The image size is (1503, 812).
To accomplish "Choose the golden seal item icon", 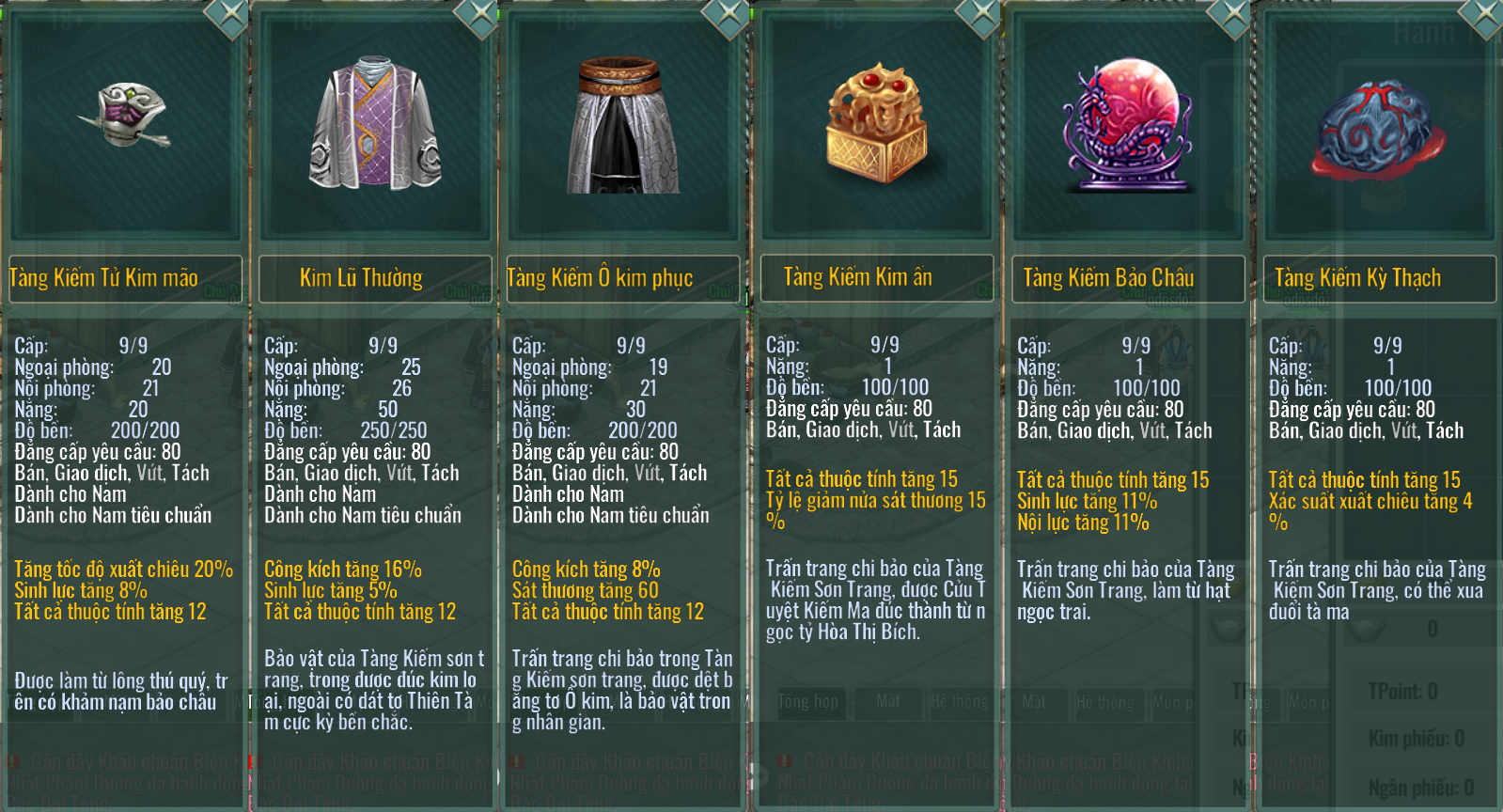I will pos(876,122).
